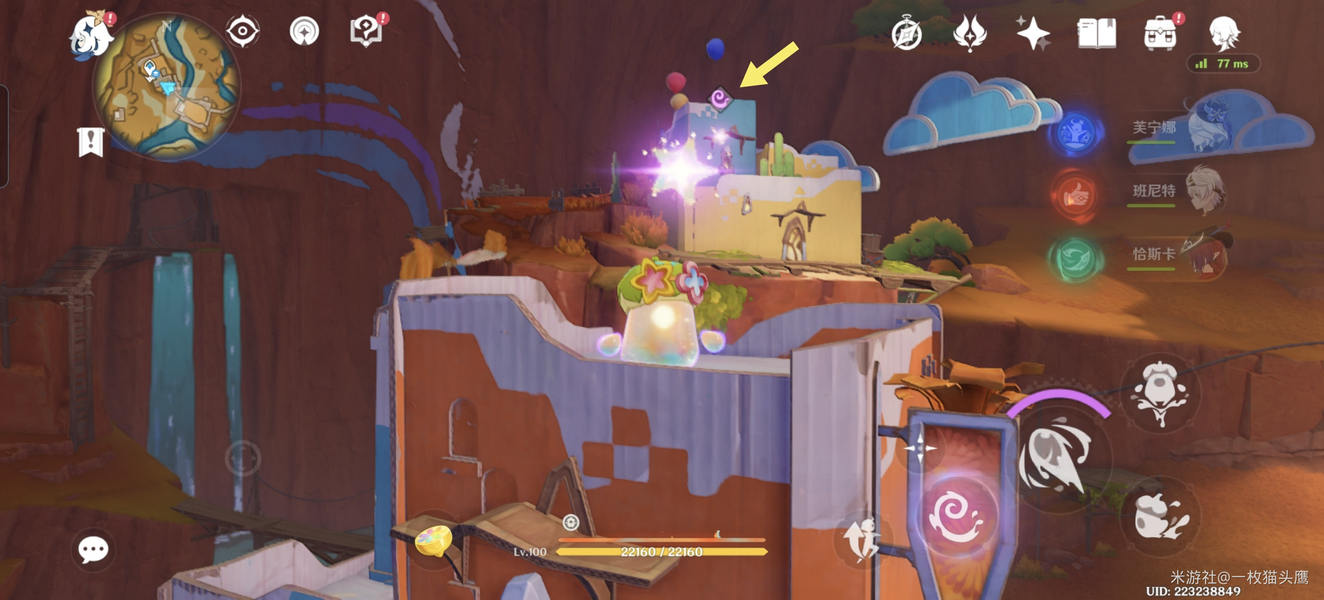The height and width of the screenshot is (600, 1324).
Task: Open the compass events icon
Action: tap(907, 34)
